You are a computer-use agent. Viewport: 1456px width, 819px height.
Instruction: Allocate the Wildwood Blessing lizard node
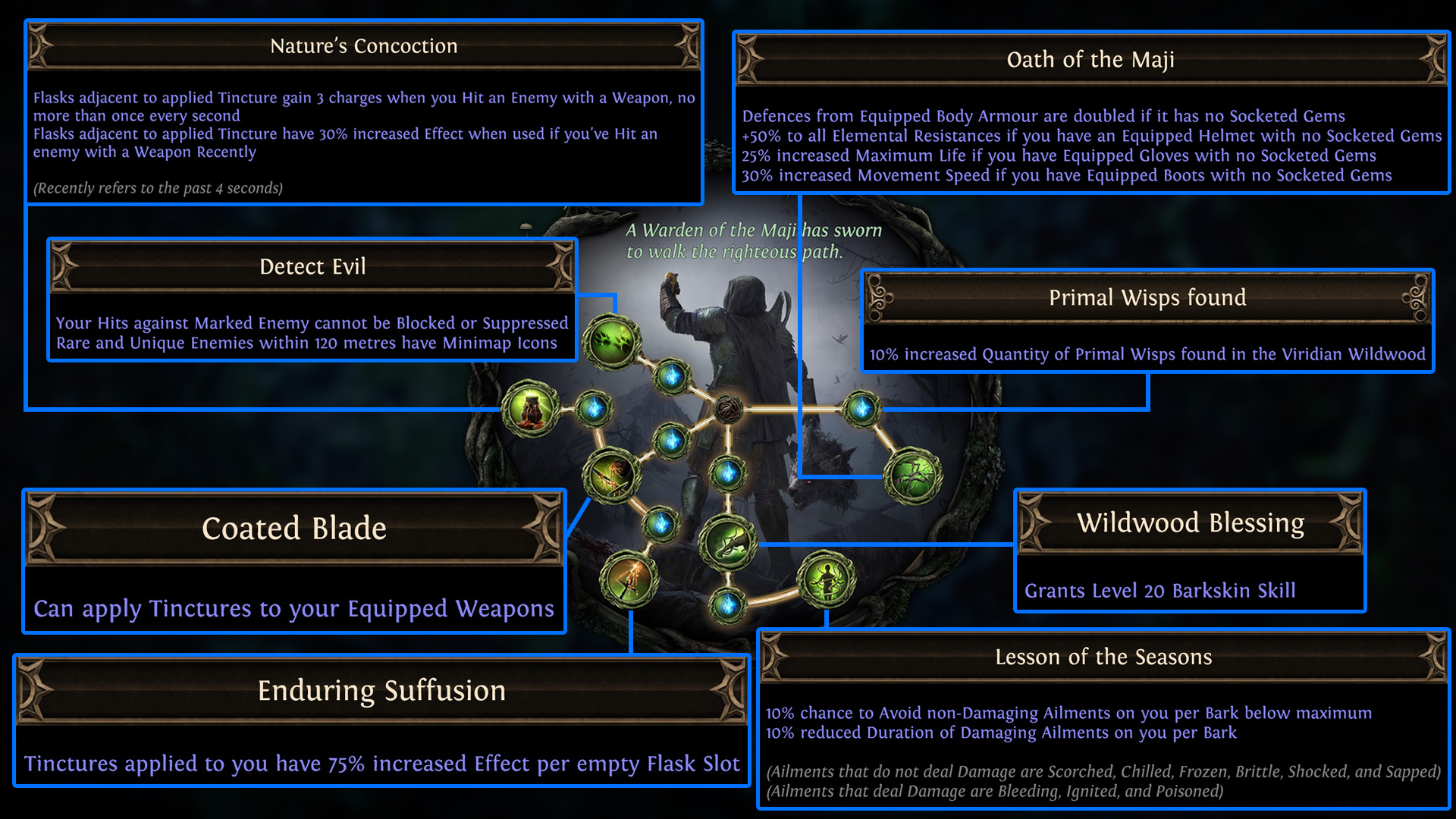[x=726, y=541]
